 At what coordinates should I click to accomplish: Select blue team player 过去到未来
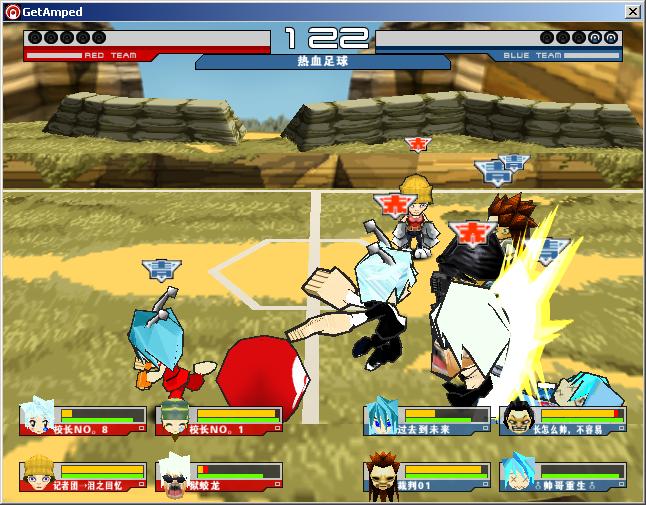click(x=427, y=419)
